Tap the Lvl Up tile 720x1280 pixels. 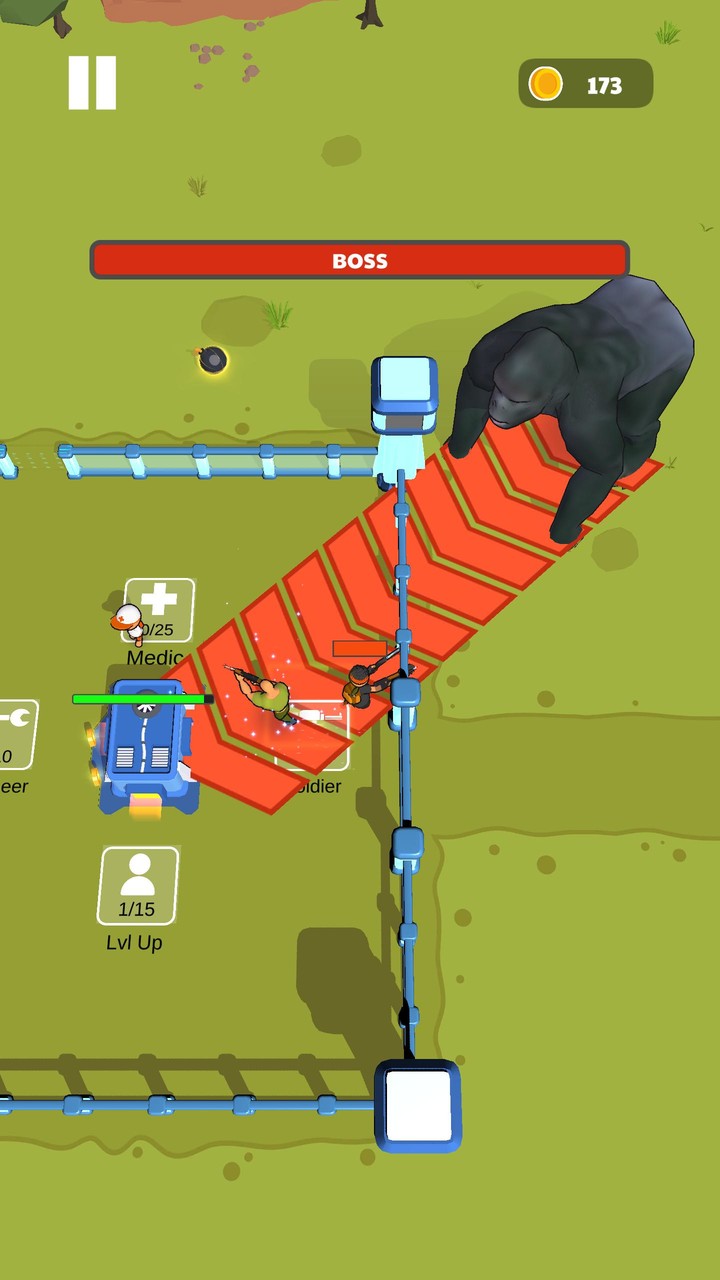tap(138, 886)
